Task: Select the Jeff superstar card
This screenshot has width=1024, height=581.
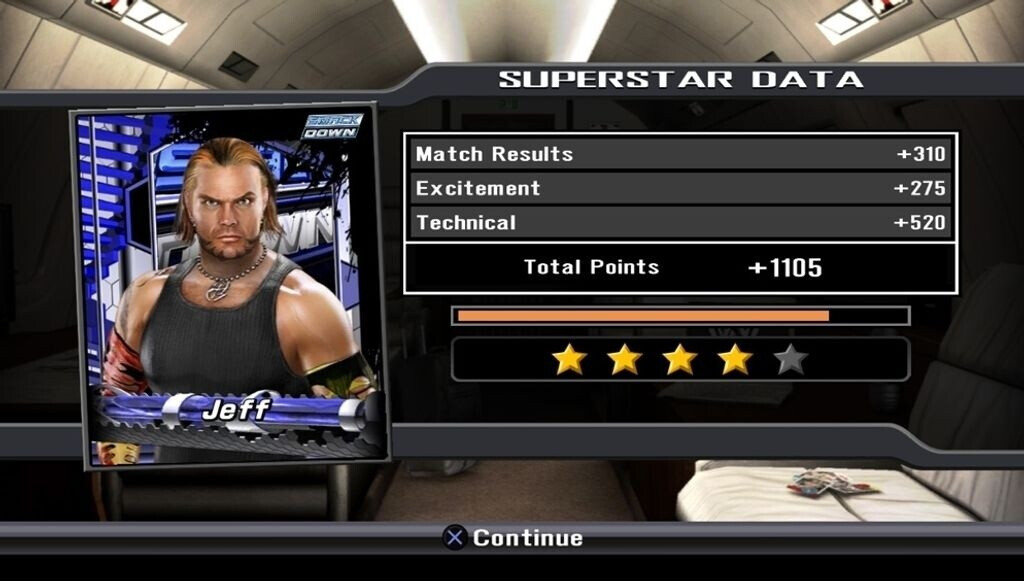Action: coord(229,286)
